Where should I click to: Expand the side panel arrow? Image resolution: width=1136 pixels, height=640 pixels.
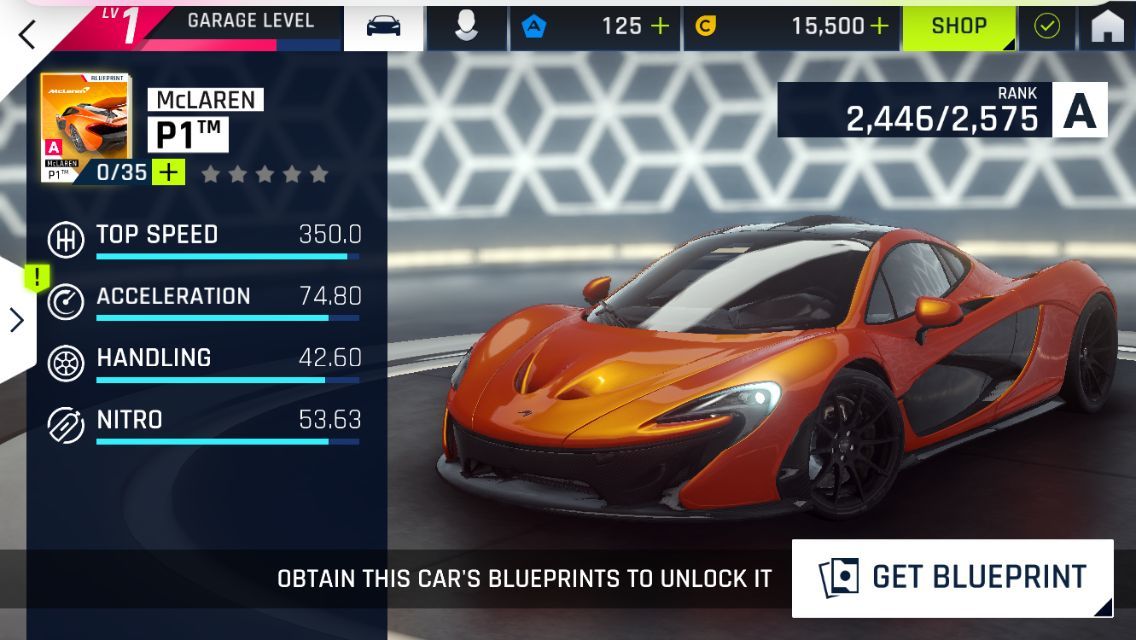(17, 320)
